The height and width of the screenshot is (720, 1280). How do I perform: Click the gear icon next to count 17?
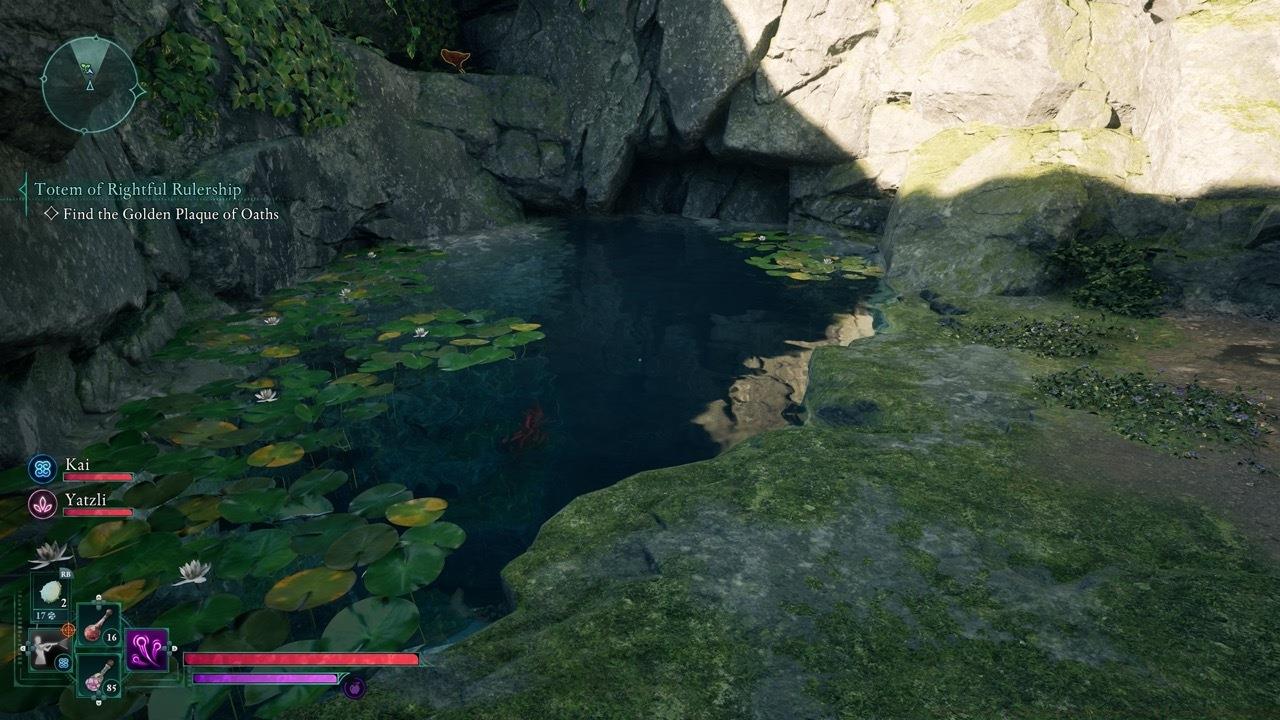click(x=51, y=615)
